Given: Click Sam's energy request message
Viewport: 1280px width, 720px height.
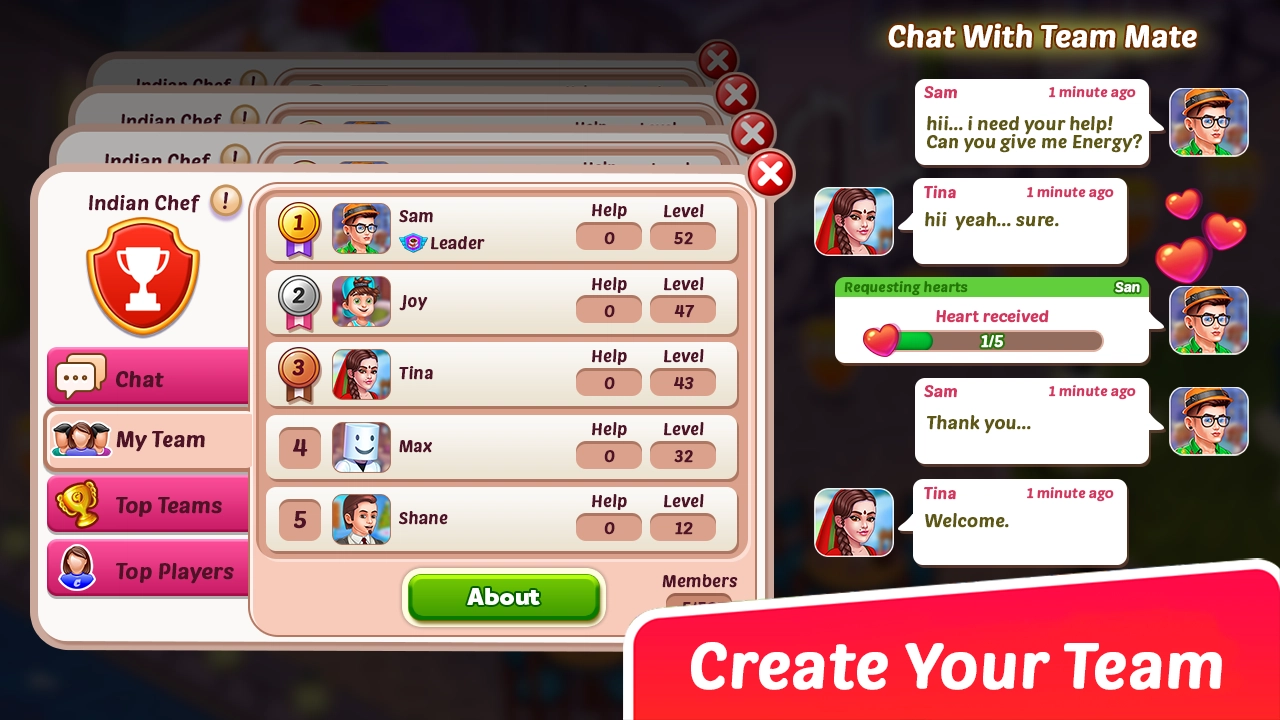Looking at the screenshot, I should 1031,123.
